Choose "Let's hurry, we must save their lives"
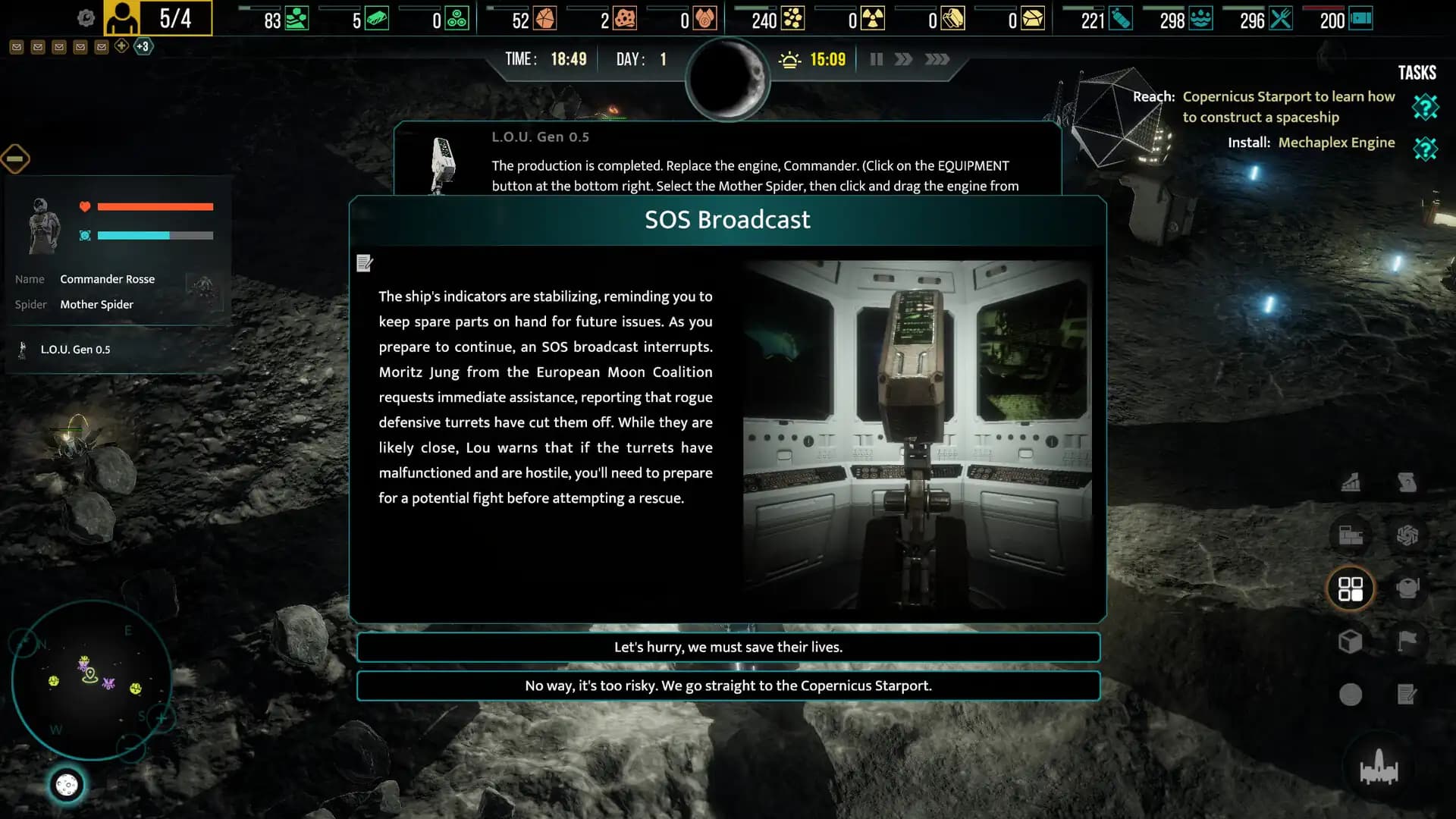Viewport: 1456px width, 819px height. [728, 647]
